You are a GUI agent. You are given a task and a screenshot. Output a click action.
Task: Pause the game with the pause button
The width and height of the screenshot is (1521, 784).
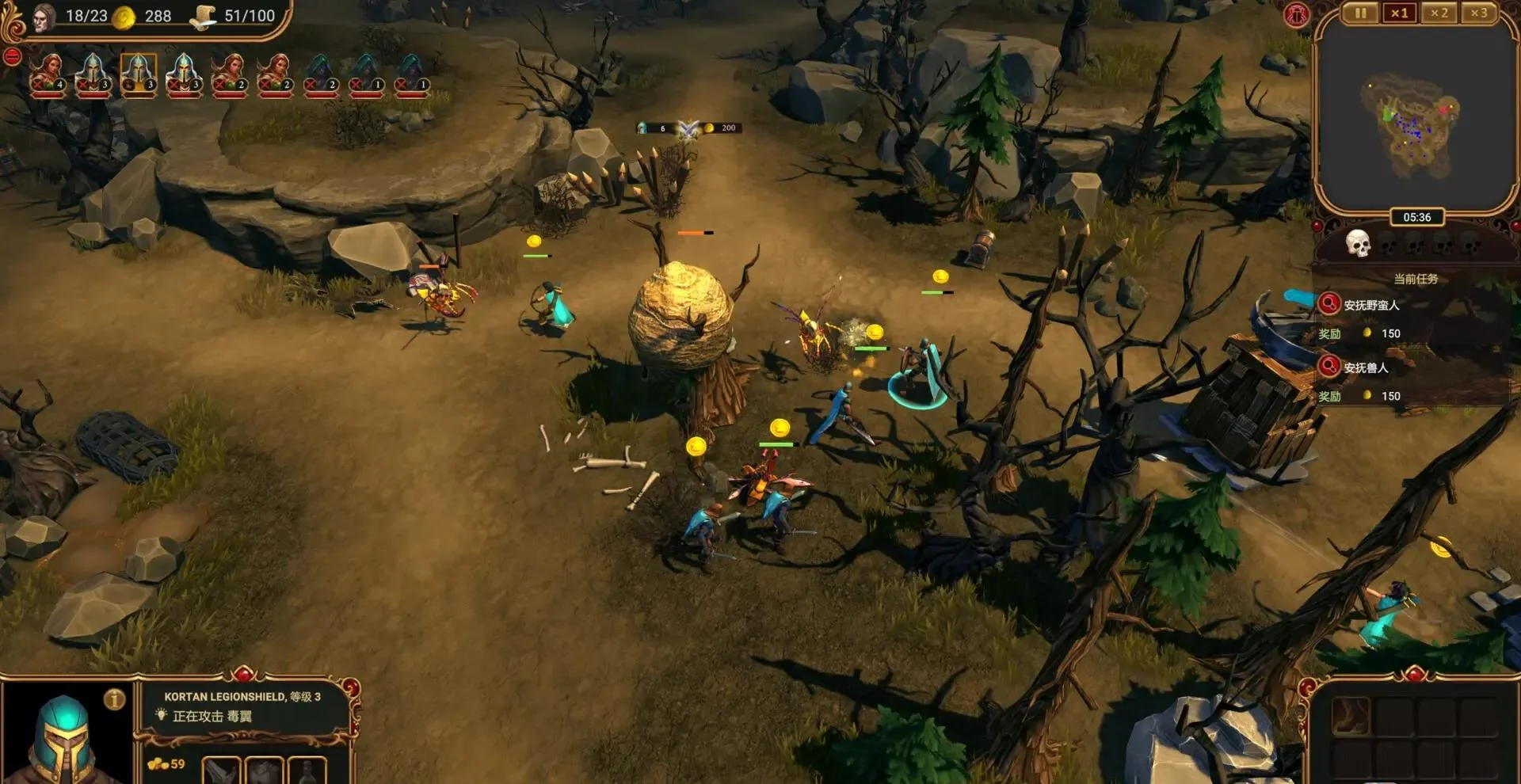coord(1360,13)
